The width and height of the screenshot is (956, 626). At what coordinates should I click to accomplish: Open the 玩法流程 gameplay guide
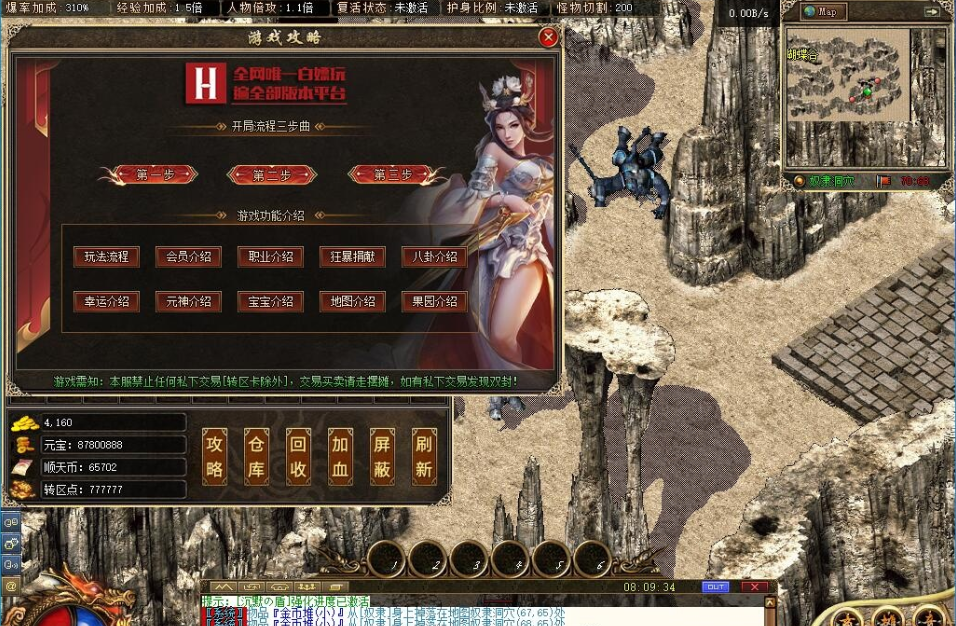pos(106,257)
